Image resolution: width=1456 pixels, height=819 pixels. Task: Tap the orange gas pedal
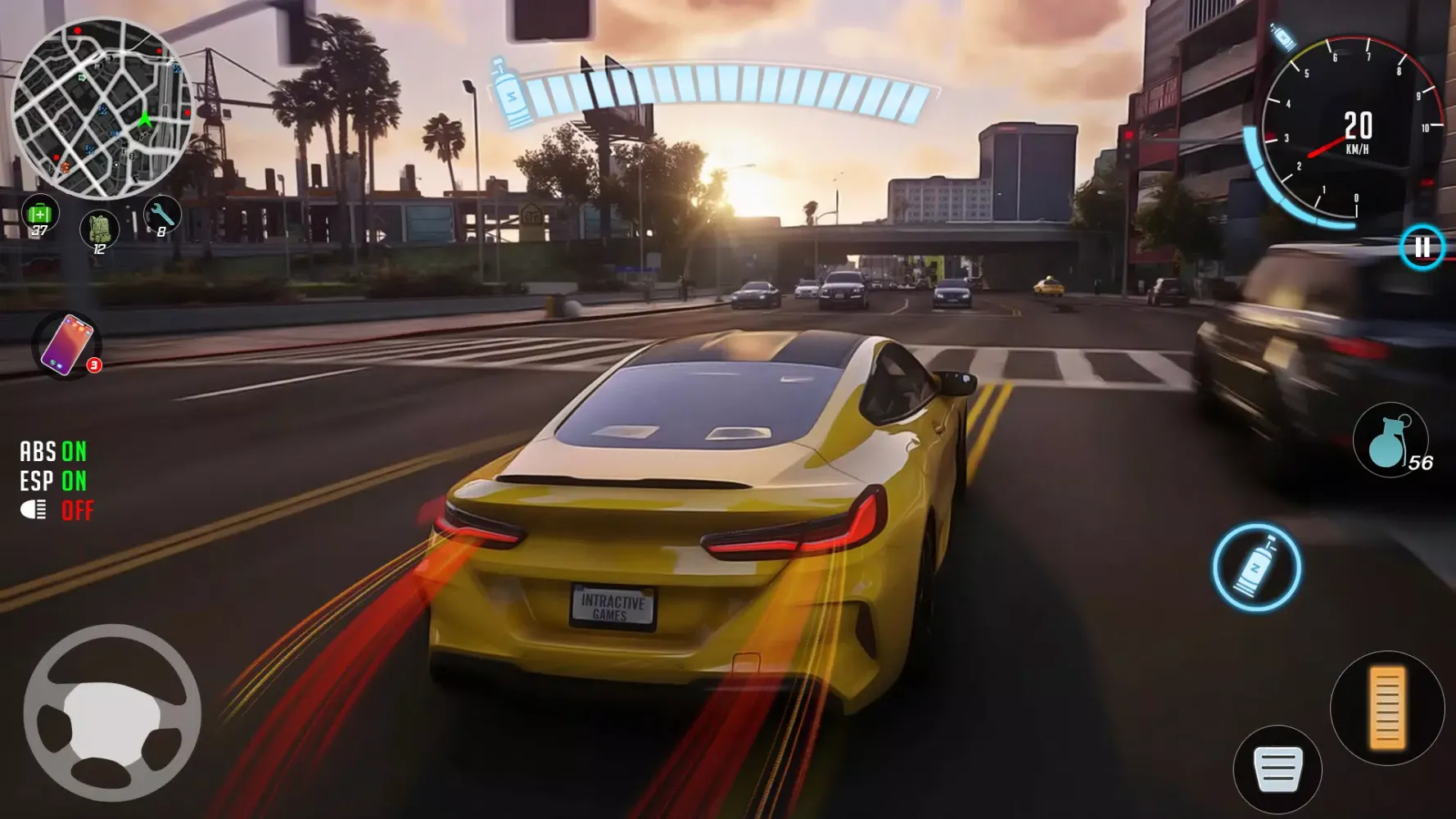pyautogui.click(x=1386, y=708)
